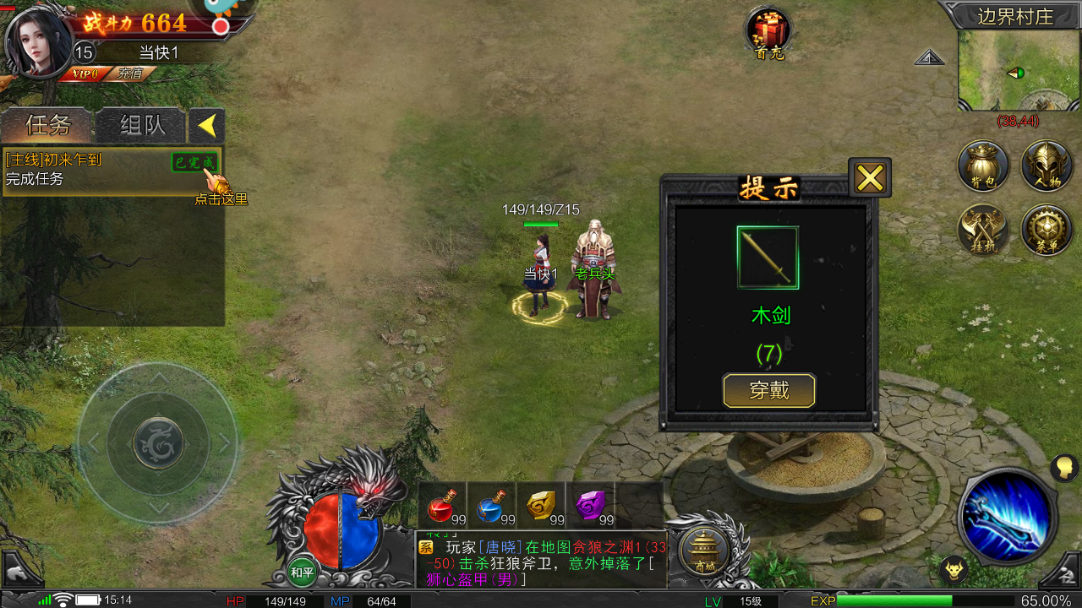
Task: Activate the blue sword slash skill
Action: pos(1007,517)
